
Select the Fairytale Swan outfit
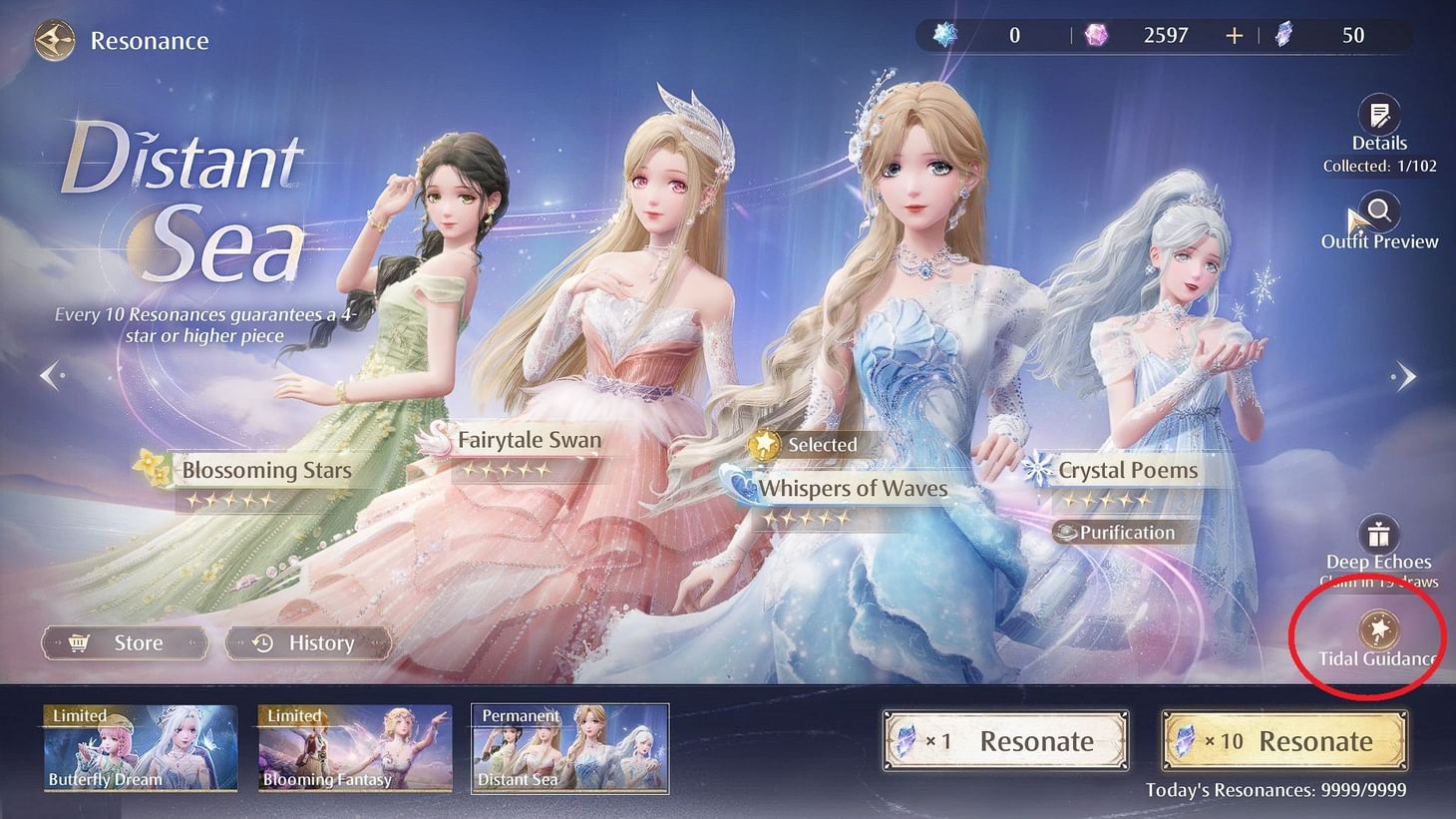pos(529,439)
